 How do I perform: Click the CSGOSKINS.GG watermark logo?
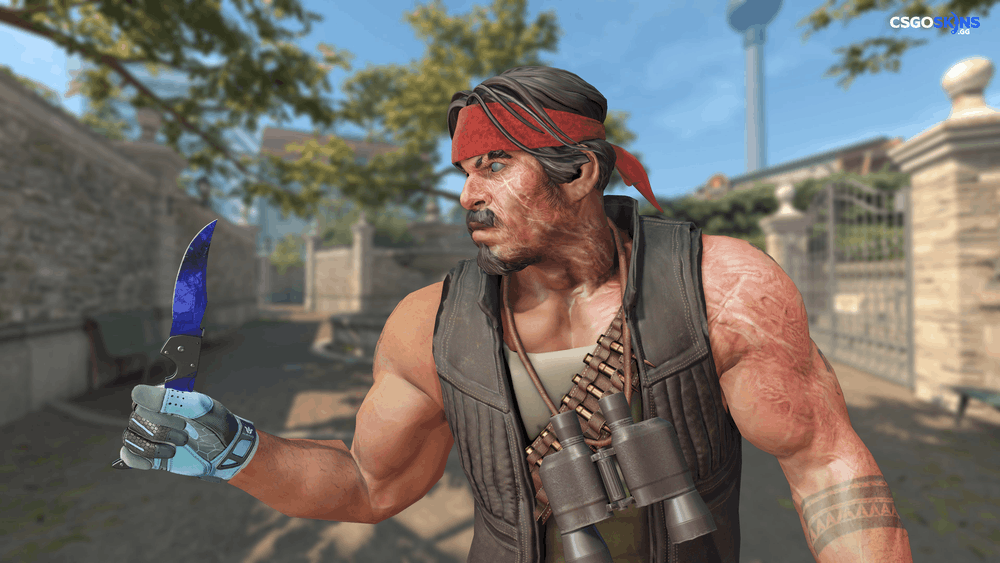[x=934, y=23]
